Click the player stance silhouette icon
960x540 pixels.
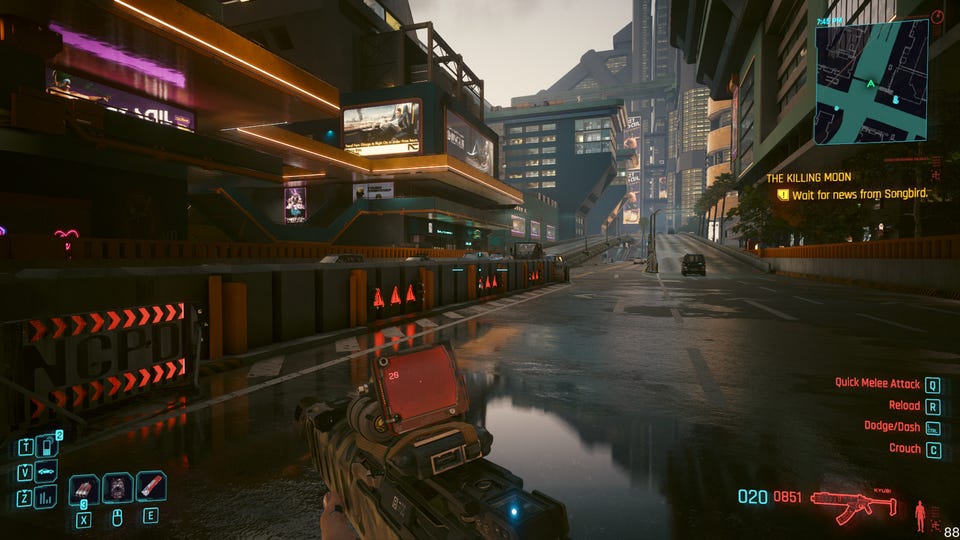pos(920,516)
